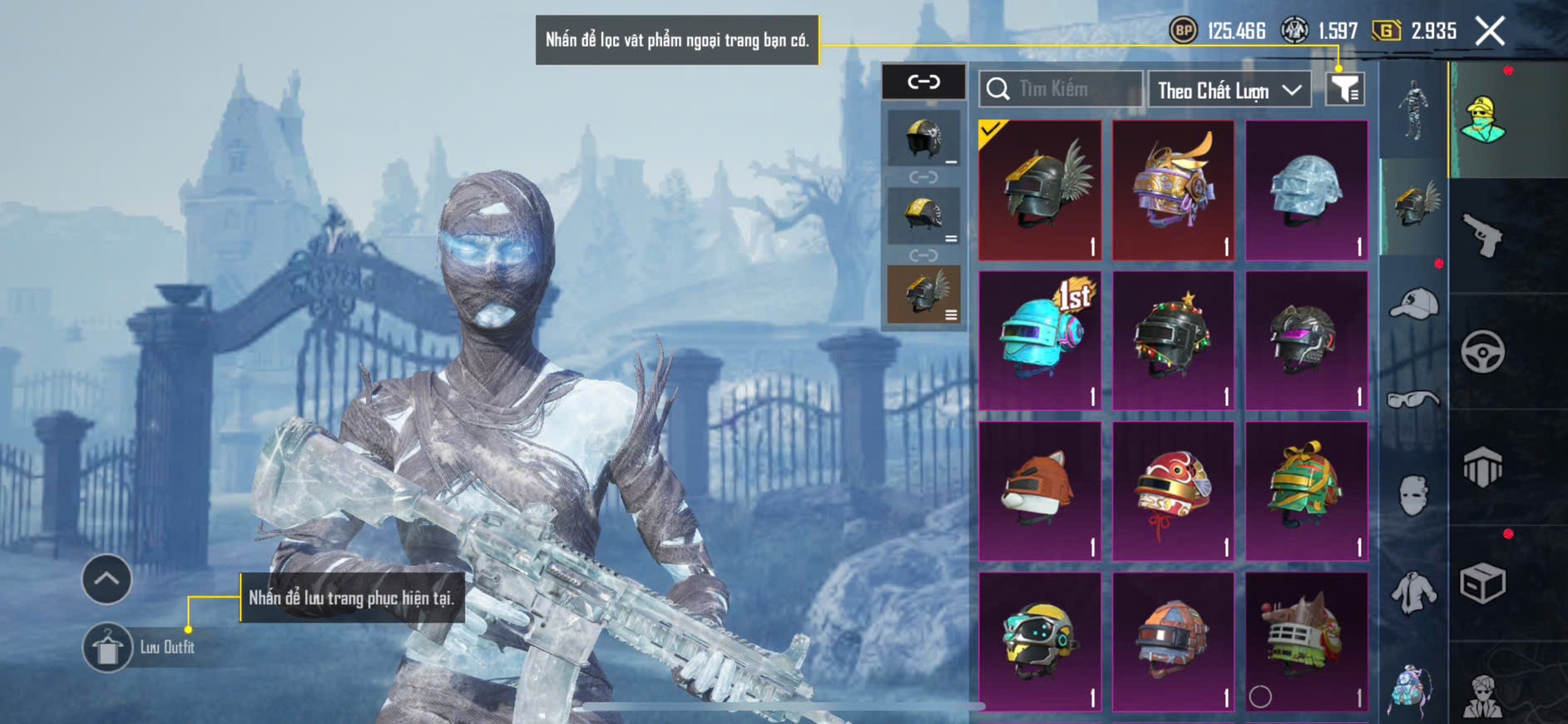Click the link chain button above helmet levels
Screen dimensions: 1568x724
tap(923, 82)
